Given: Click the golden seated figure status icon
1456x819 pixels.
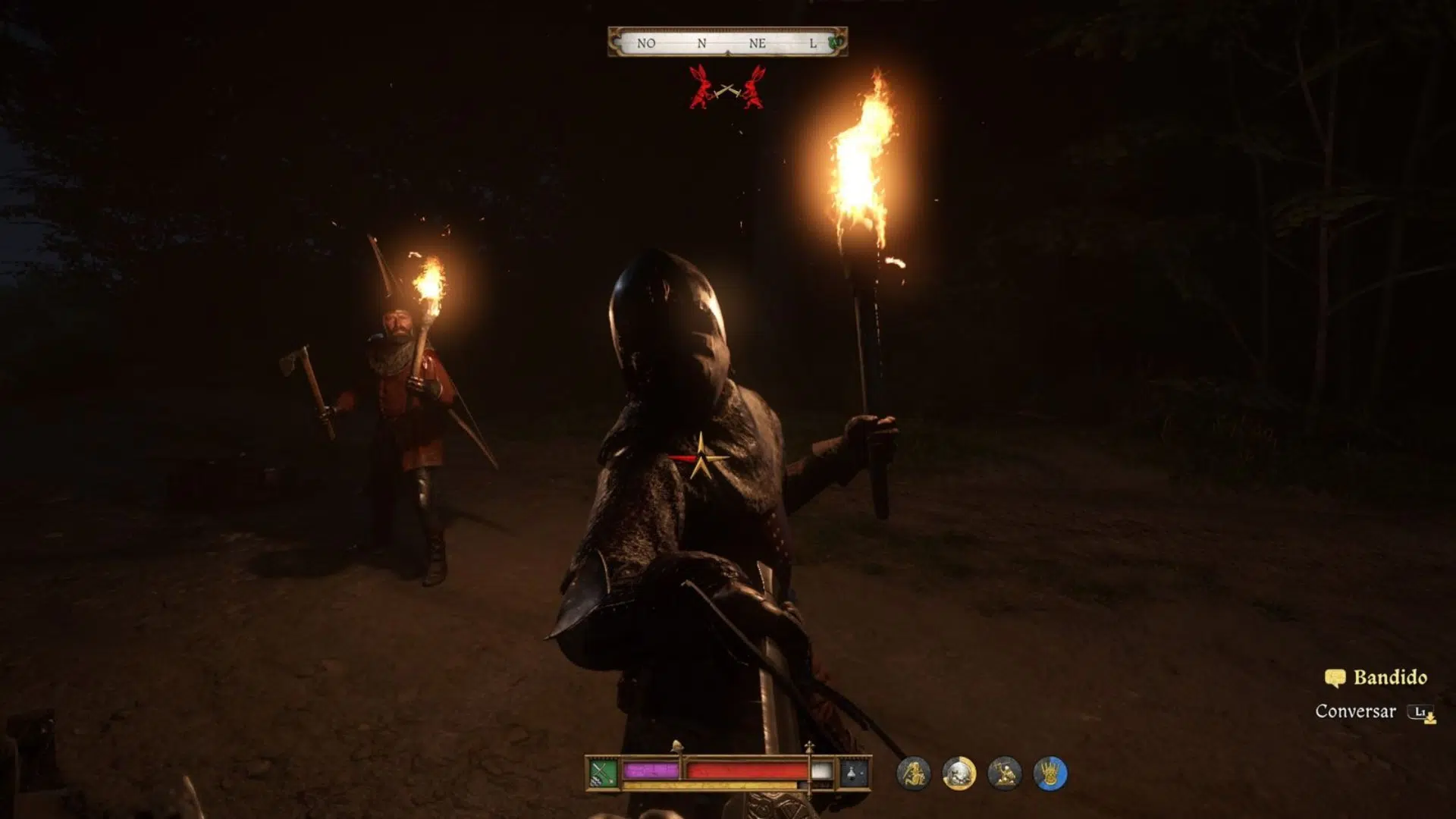Looking at the screenshot, I should pos(913,773).
